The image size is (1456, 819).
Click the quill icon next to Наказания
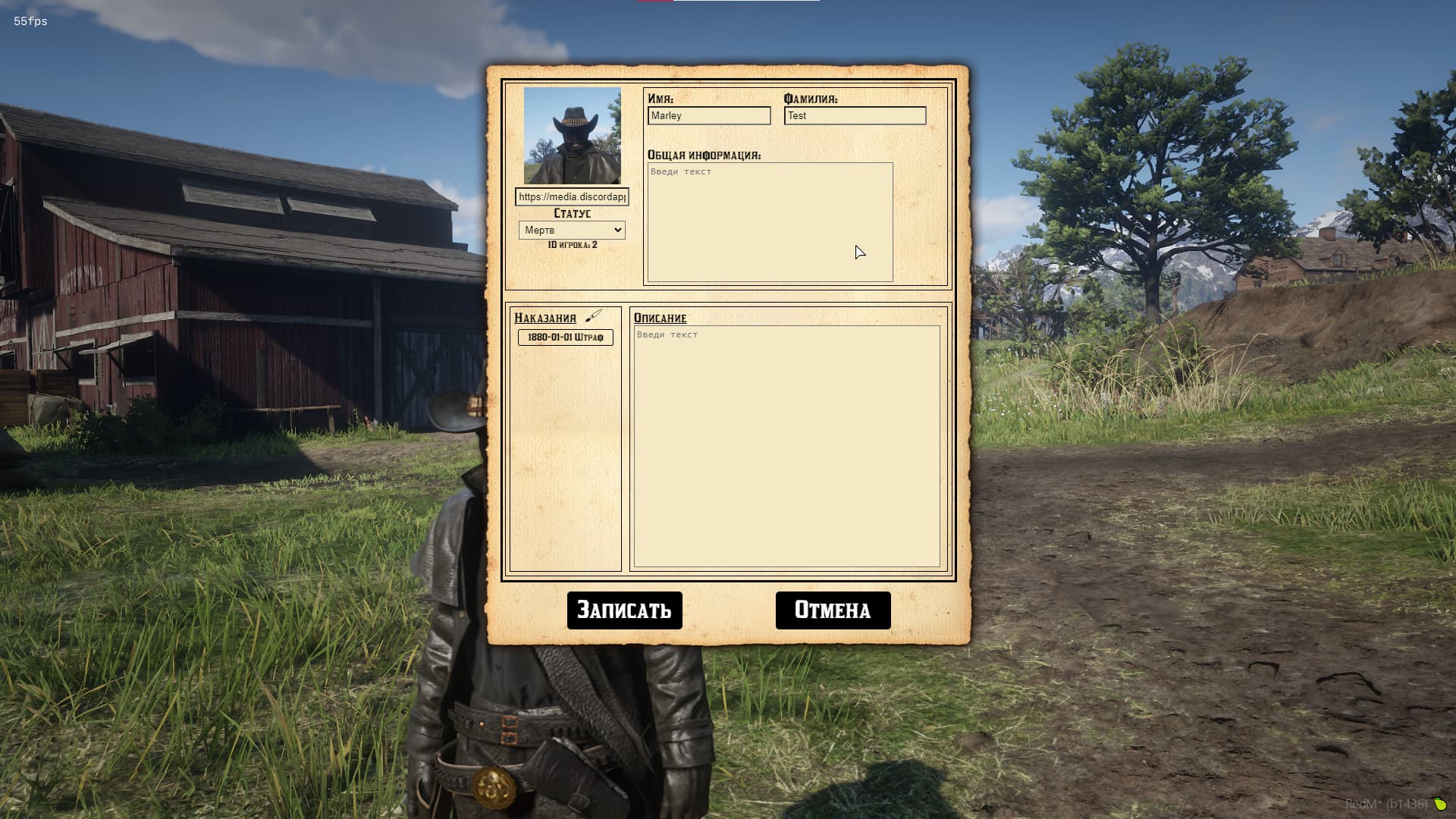pyautogui.click(x=595, y=316)
